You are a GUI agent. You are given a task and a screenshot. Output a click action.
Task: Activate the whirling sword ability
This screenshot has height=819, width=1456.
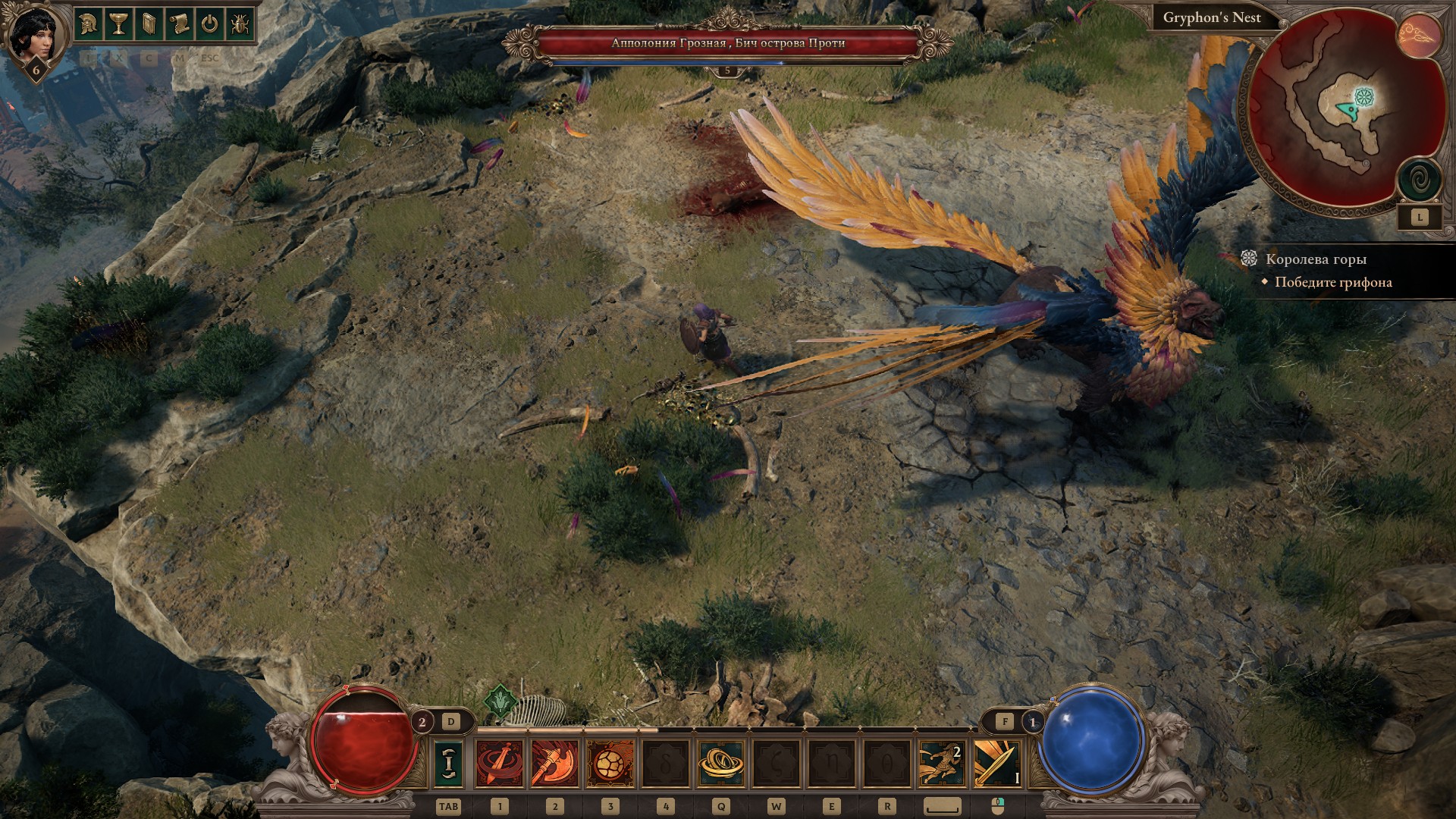(500, 763)
